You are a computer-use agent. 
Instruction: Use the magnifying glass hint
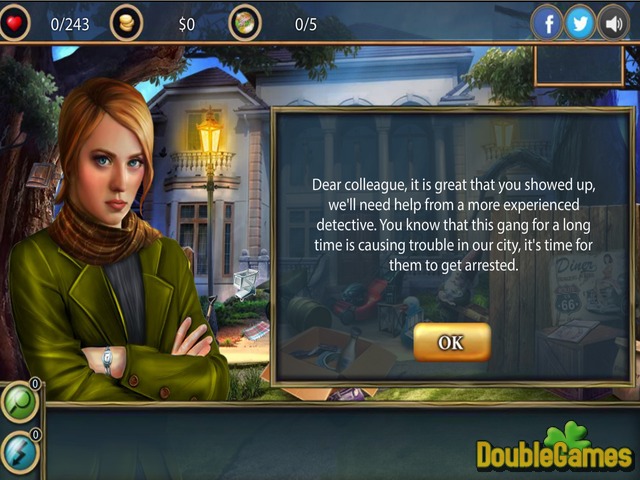tap(19, 402)
